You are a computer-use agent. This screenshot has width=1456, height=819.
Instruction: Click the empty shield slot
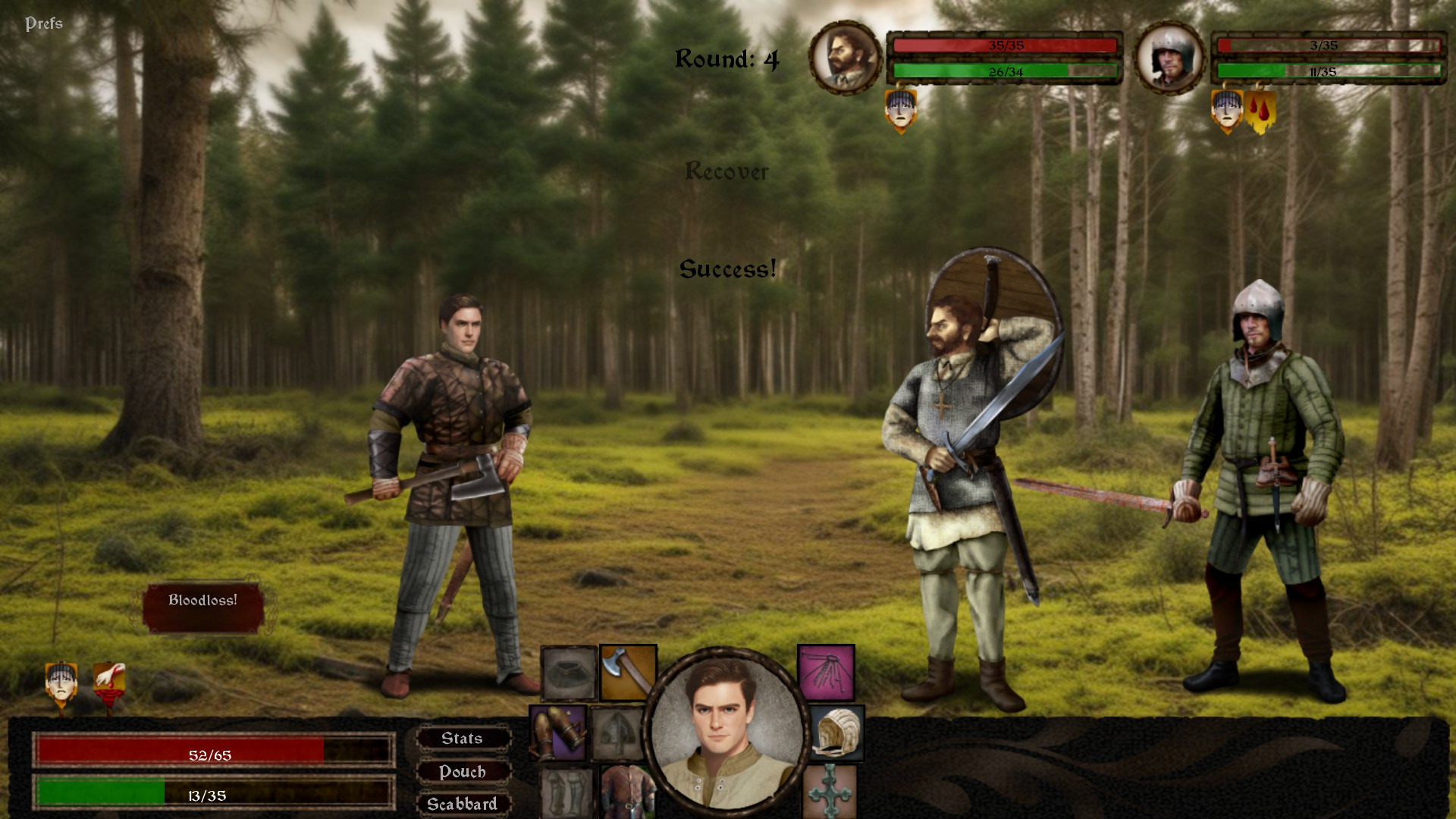tap(617, 733)
